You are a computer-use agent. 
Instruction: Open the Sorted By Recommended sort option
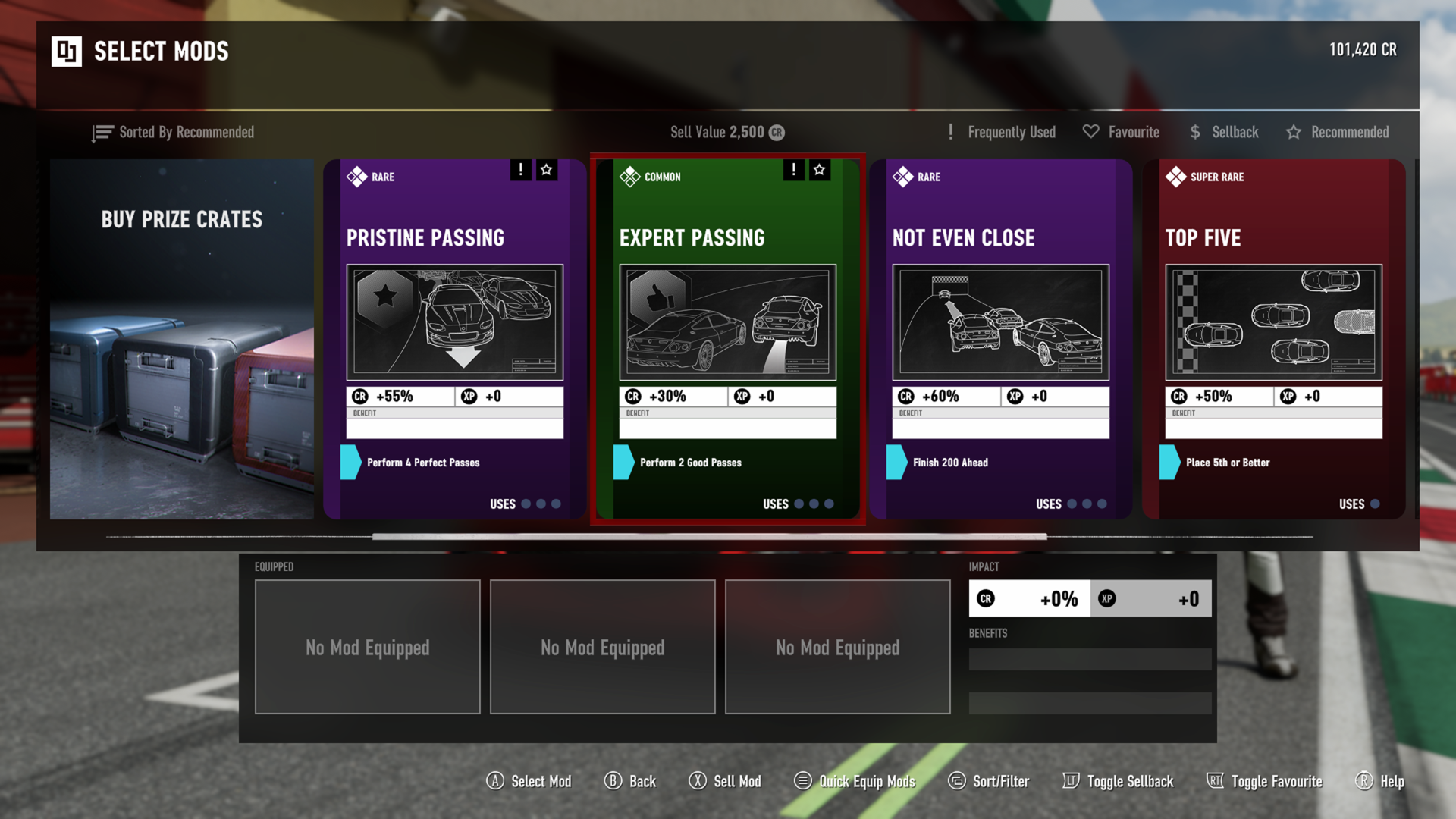(174, 133)
